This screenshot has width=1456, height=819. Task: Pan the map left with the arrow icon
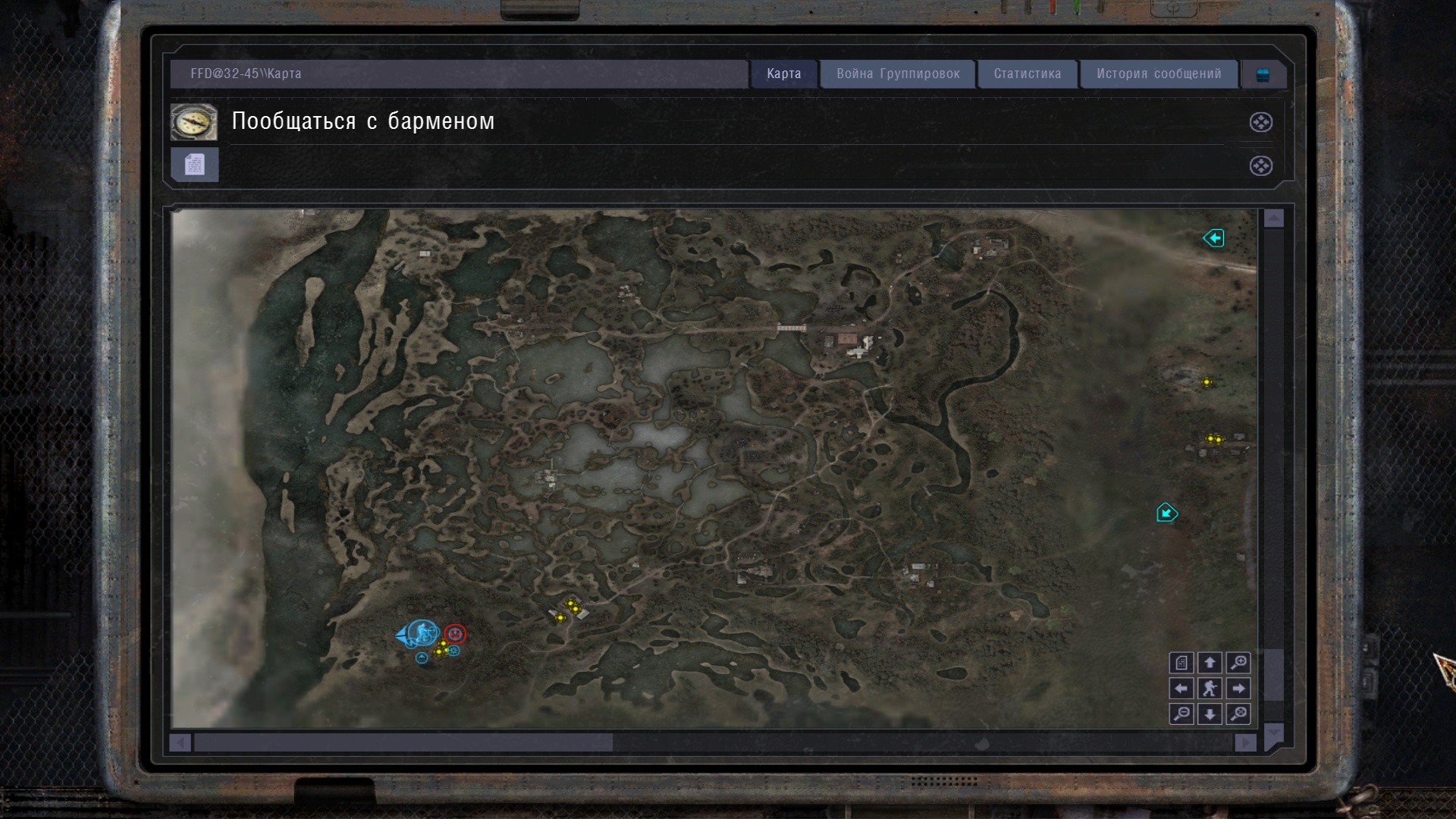(1181, 689)
